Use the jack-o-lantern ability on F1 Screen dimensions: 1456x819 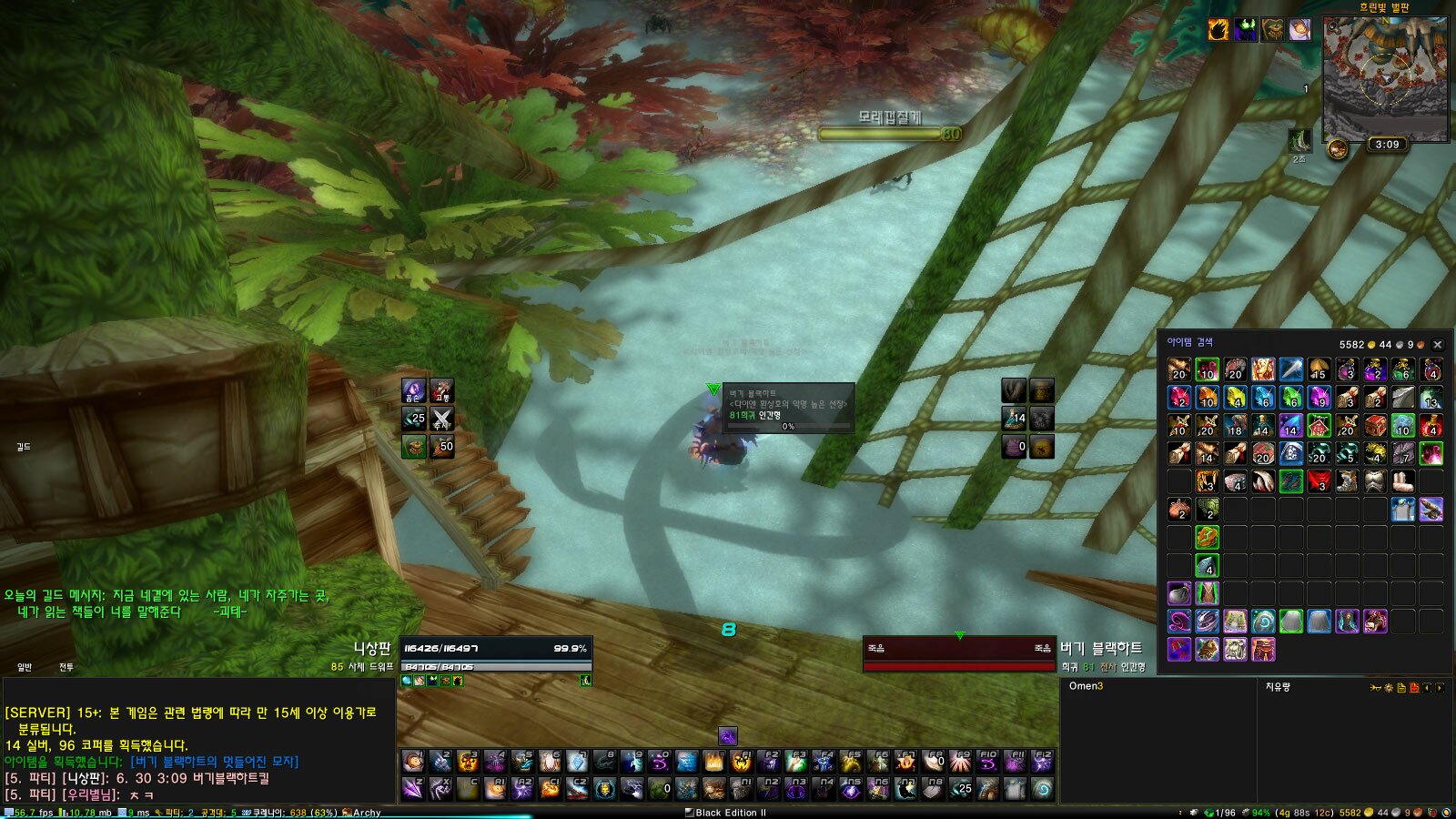[742, 762]
